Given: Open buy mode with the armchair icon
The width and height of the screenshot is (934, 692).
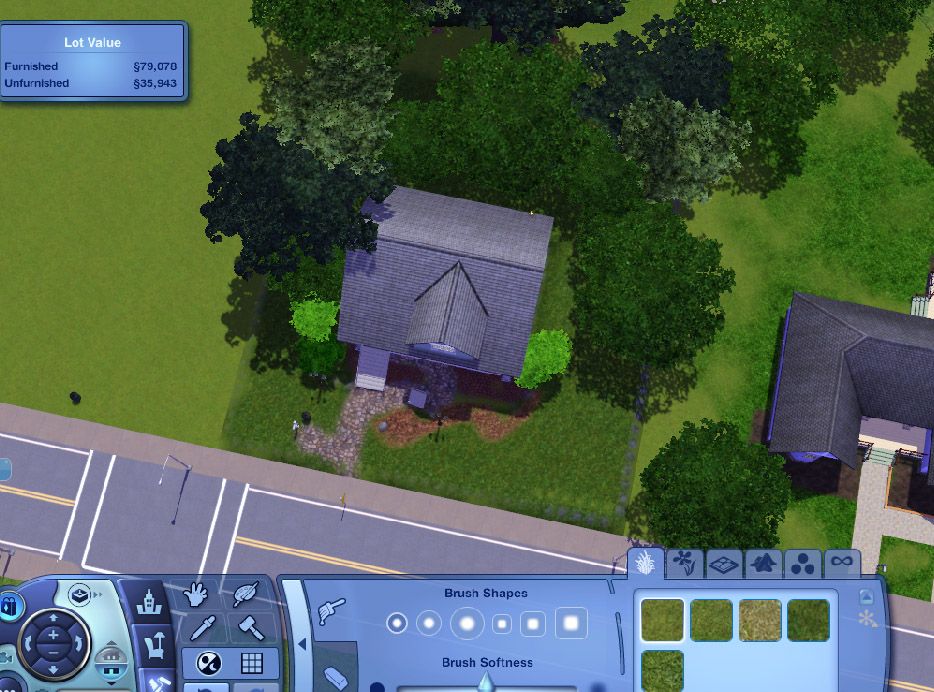Looking at the screenshot, I should click(155, 645).
